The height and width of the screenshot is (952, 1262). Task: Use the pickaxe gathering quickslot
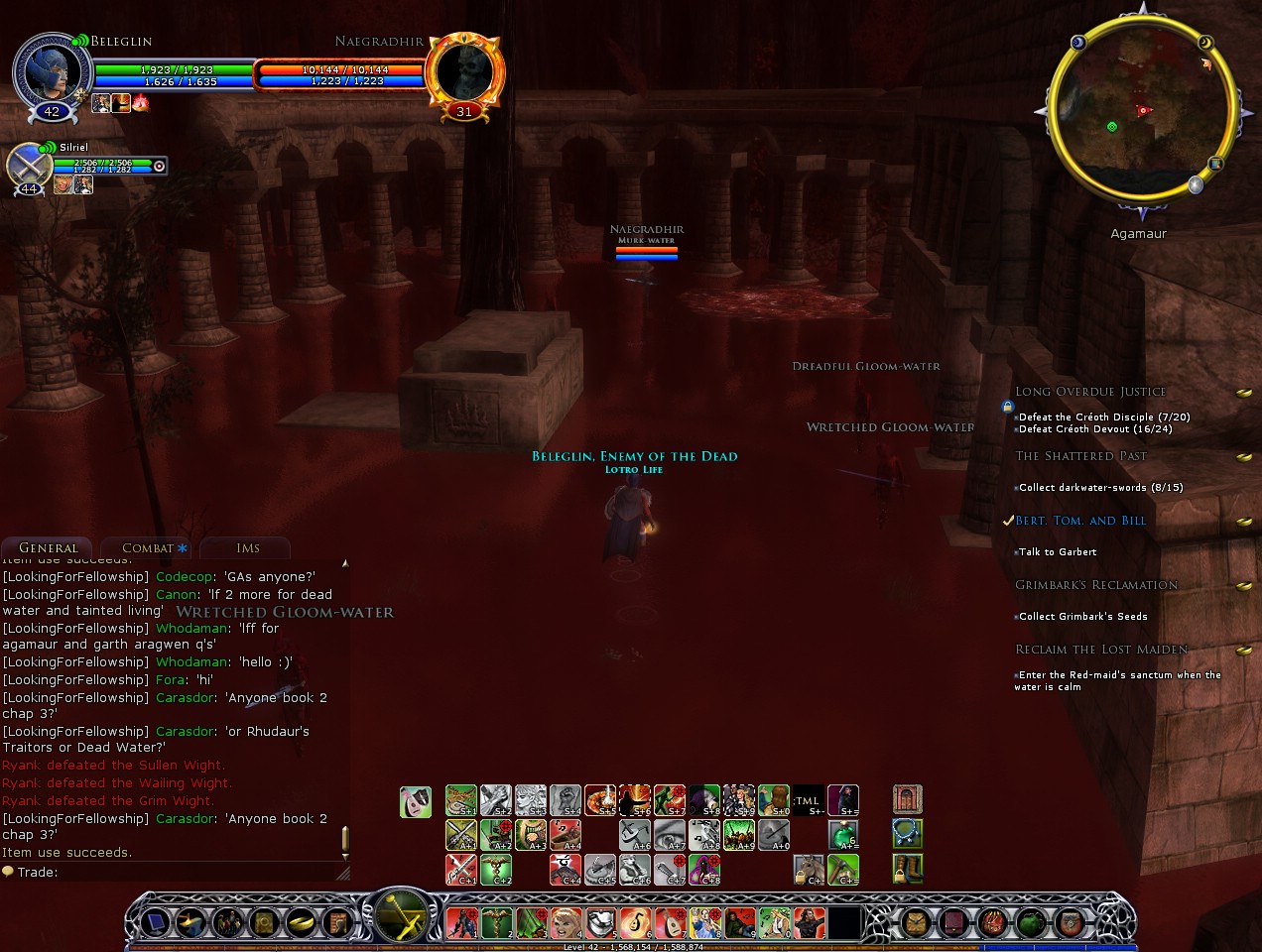pos(842,870)
